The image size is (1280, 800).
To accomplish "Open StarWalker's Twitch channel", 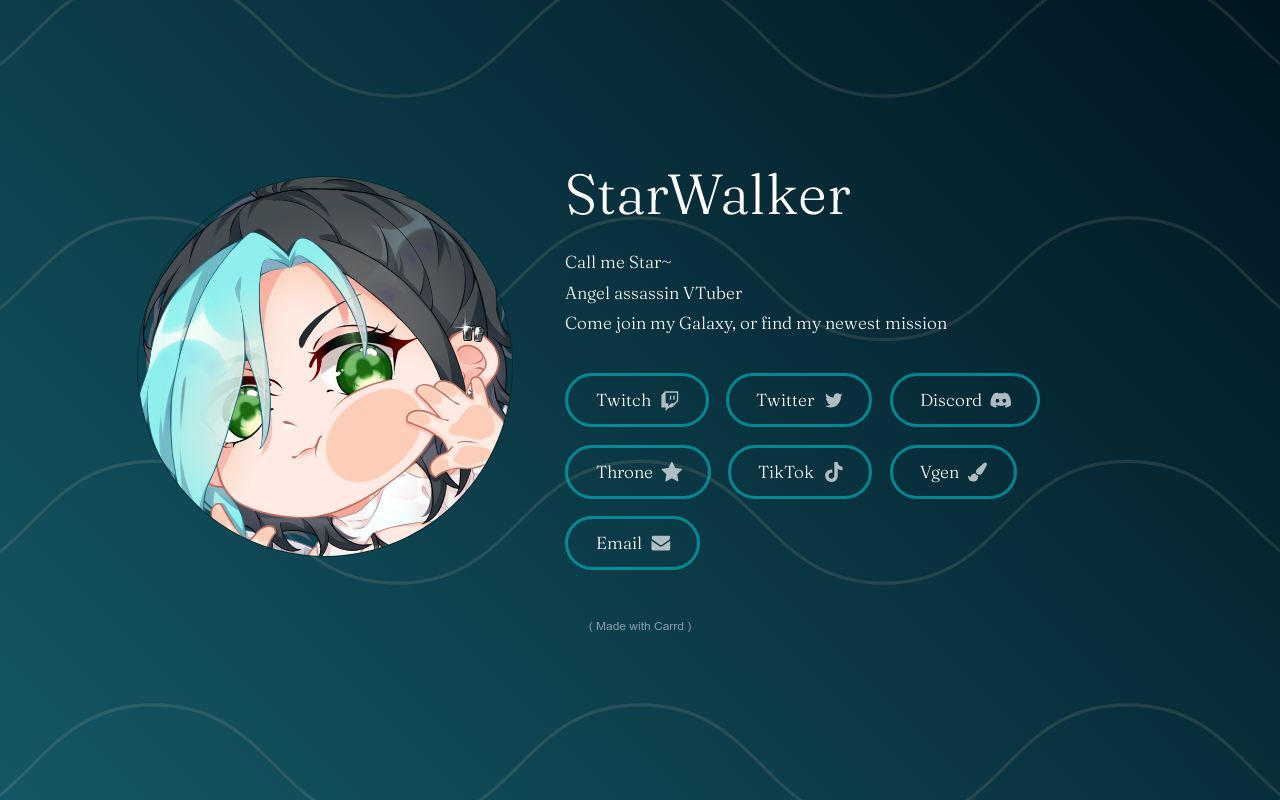I will coord(637,400).
